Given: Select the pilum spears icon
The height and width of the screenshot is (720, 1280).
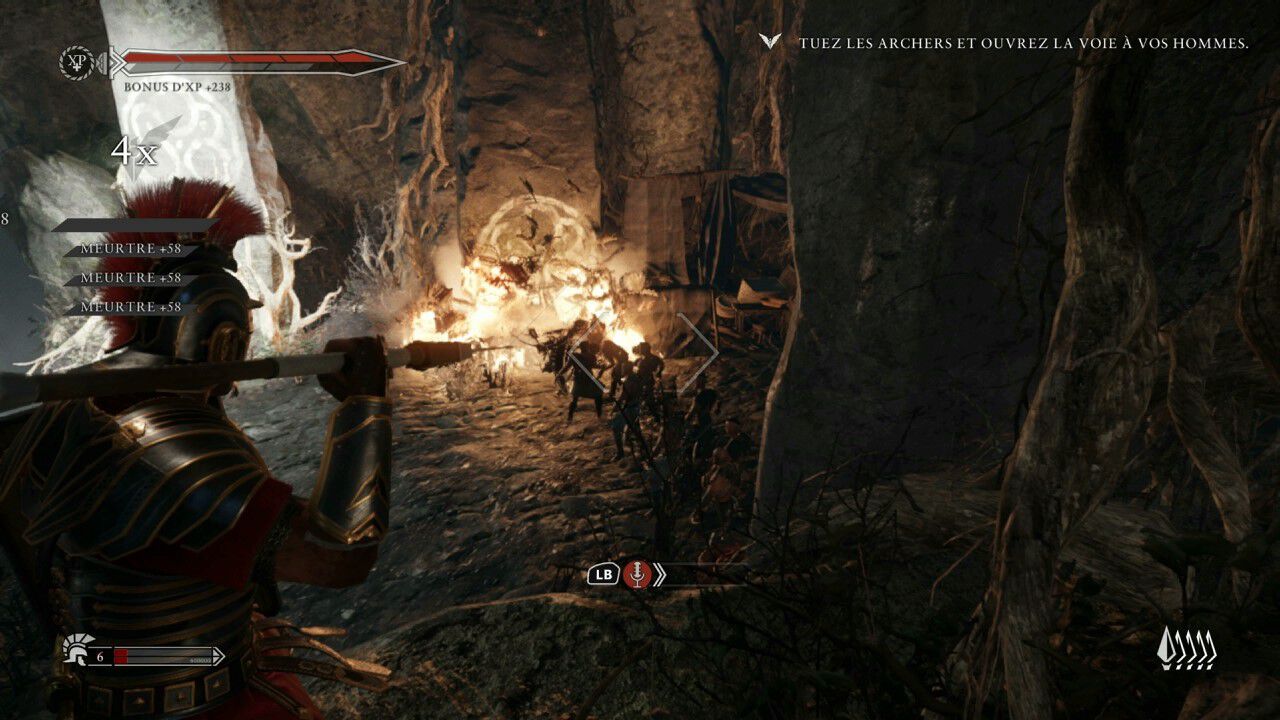Looking at the screenshot, I should point(1187,649).
